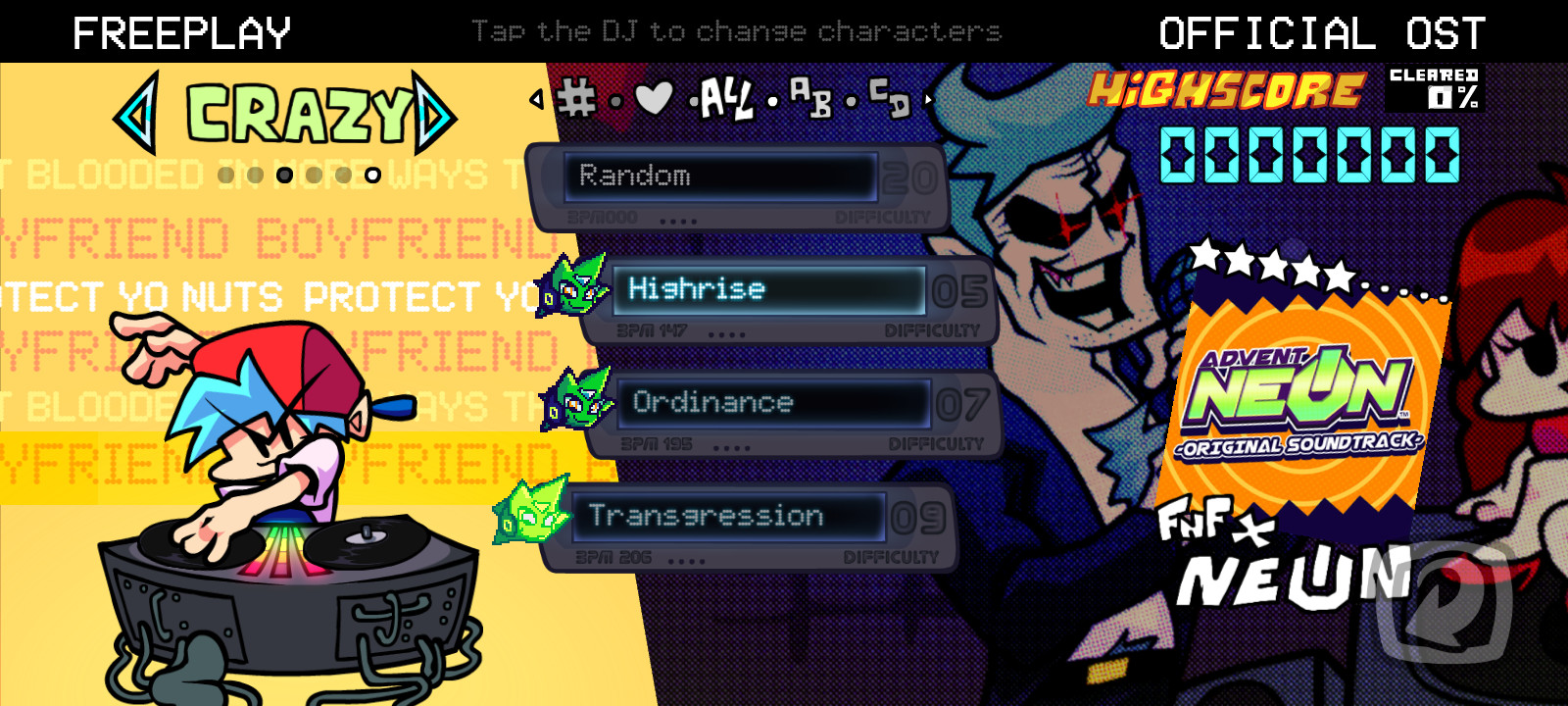Click the CLEARED 0% progress indicator
Screen dimensions: 1568x706
coord(1435,88)
